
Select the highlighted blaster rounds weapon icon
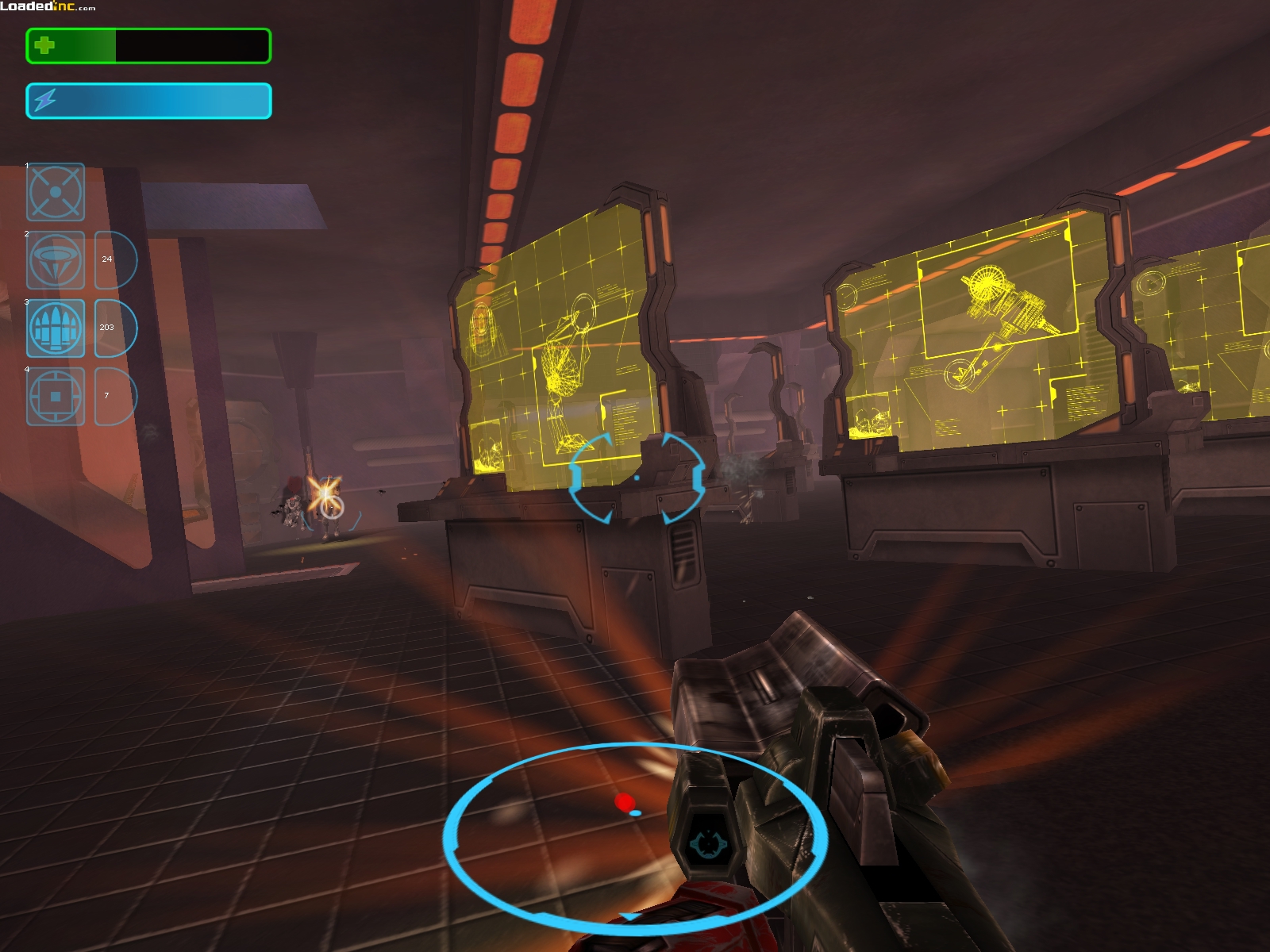coord(56,328)
